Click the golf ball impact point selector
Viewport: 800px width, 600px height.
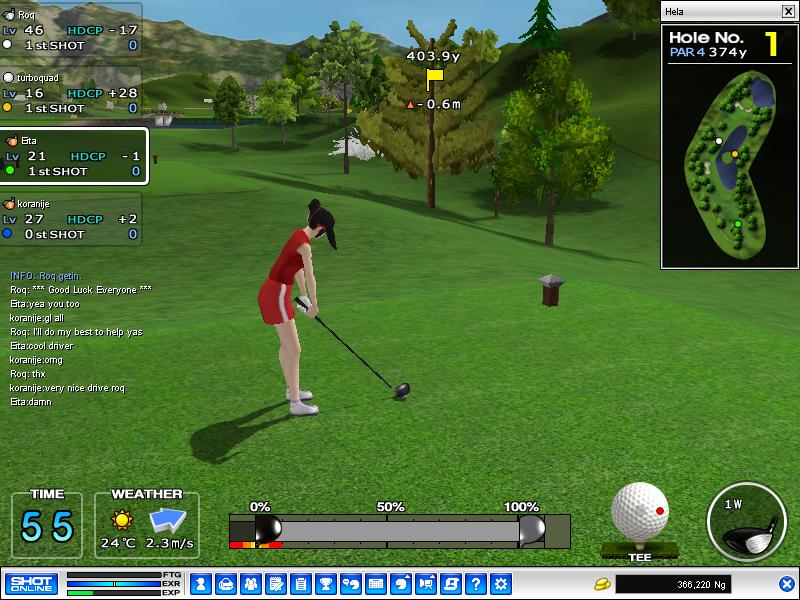click(639, 513)
